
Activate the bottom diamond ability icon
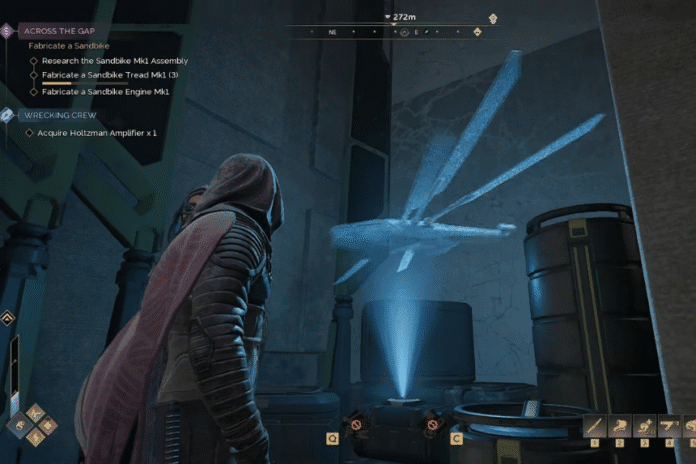35,438
